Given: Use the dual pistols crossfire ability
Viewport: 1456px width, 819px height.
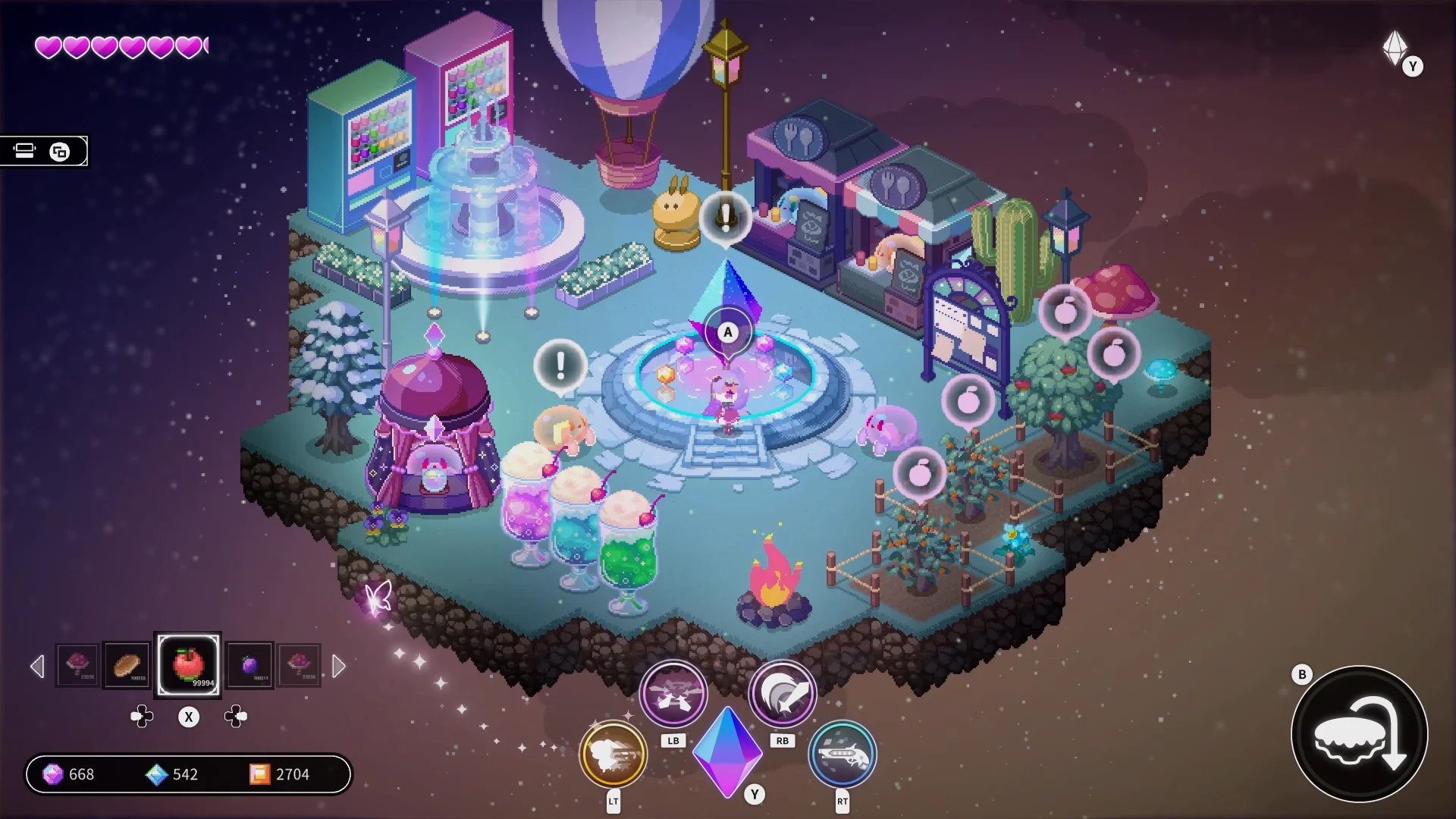Looking at the screenshot, I should pos(673,693).
